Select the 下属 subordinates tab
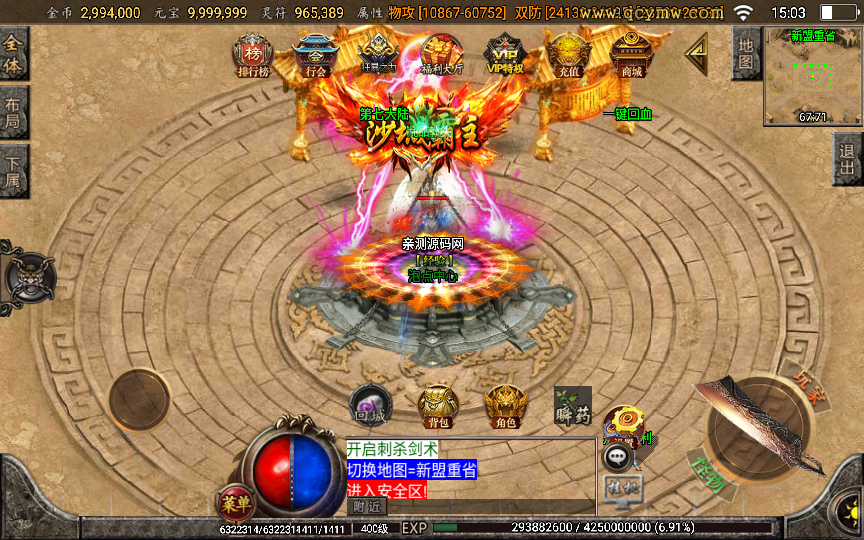 tap(13, 171)
